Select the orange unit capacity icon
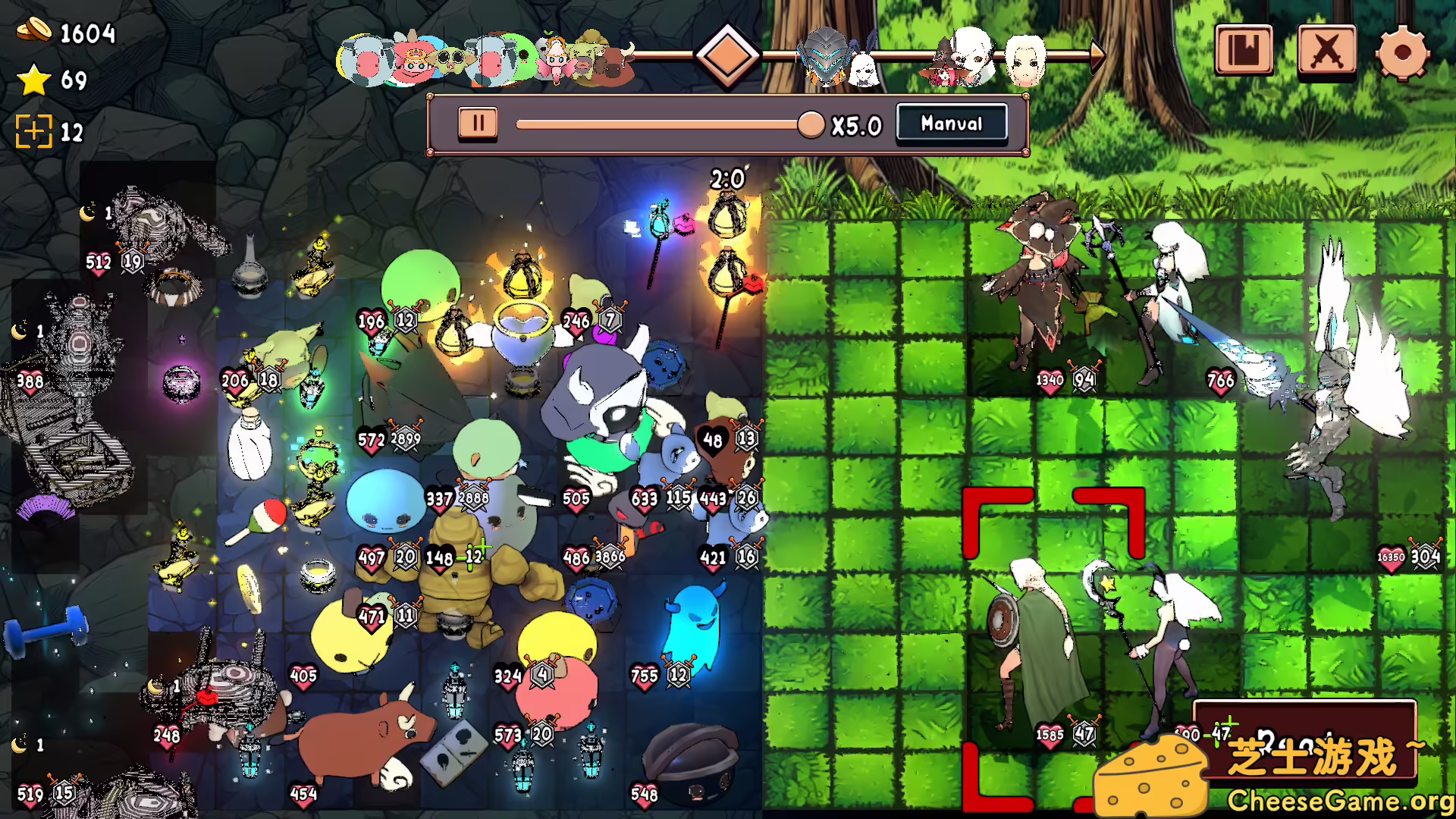The width and height of the screenshot is (1456, 819). tap(36, 131)
